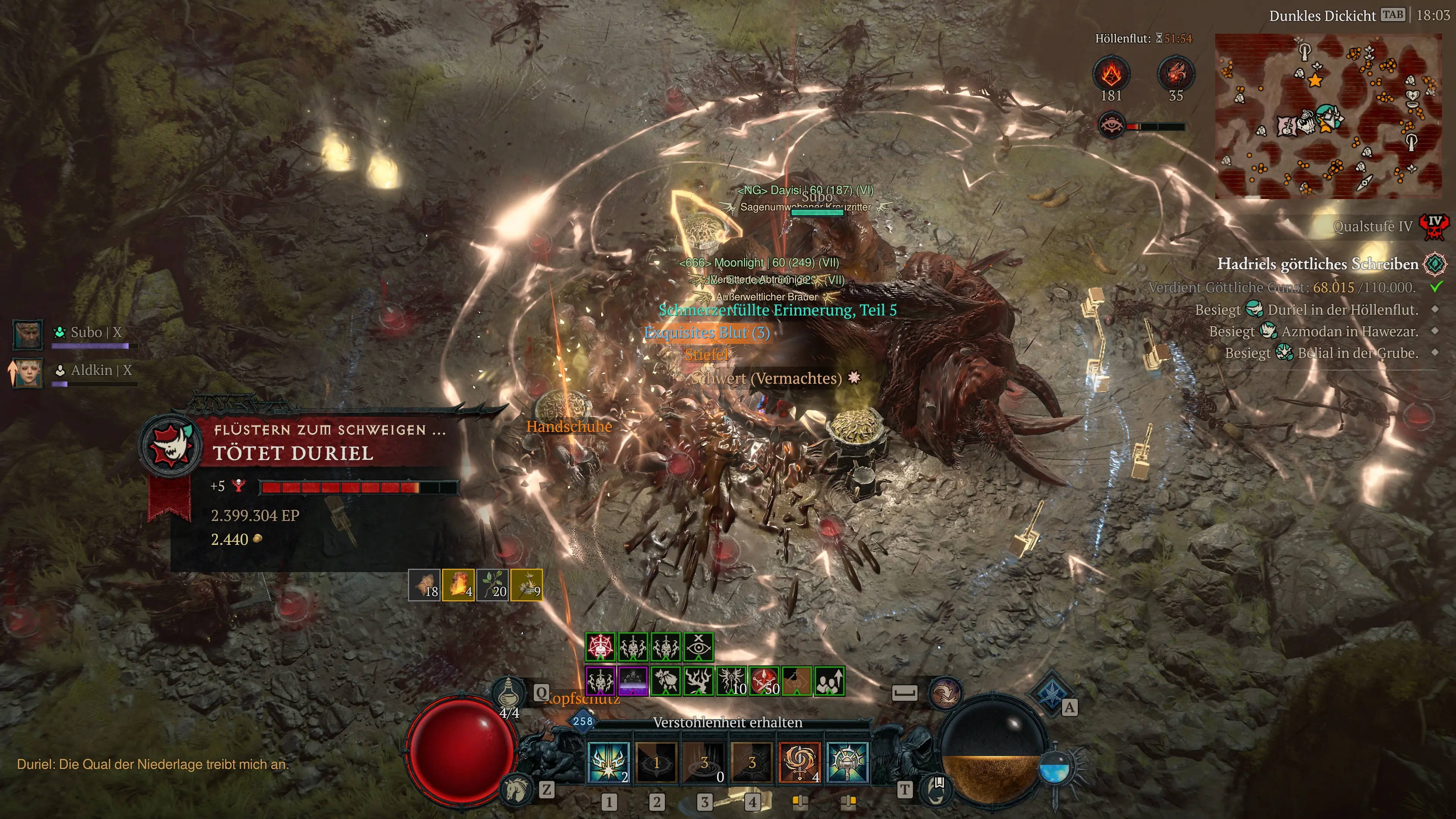Inspect the crossed-out eye buff icon
The width and height of the screenshot is (1456, 819).
pos(698,647)
